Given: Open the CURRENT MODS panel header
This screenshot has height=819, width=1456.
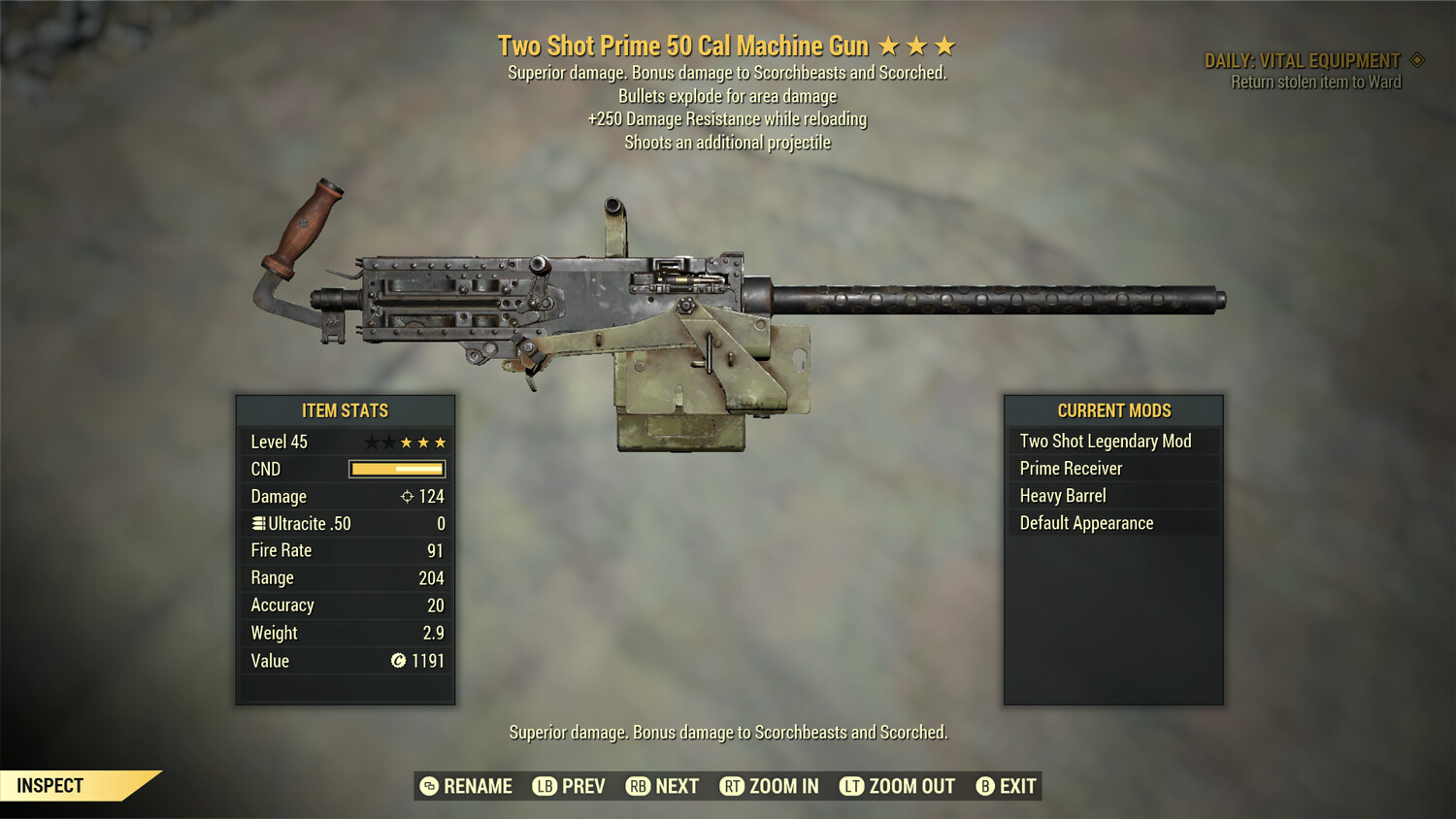Looking at the screenshot, I should point(1113,410).
